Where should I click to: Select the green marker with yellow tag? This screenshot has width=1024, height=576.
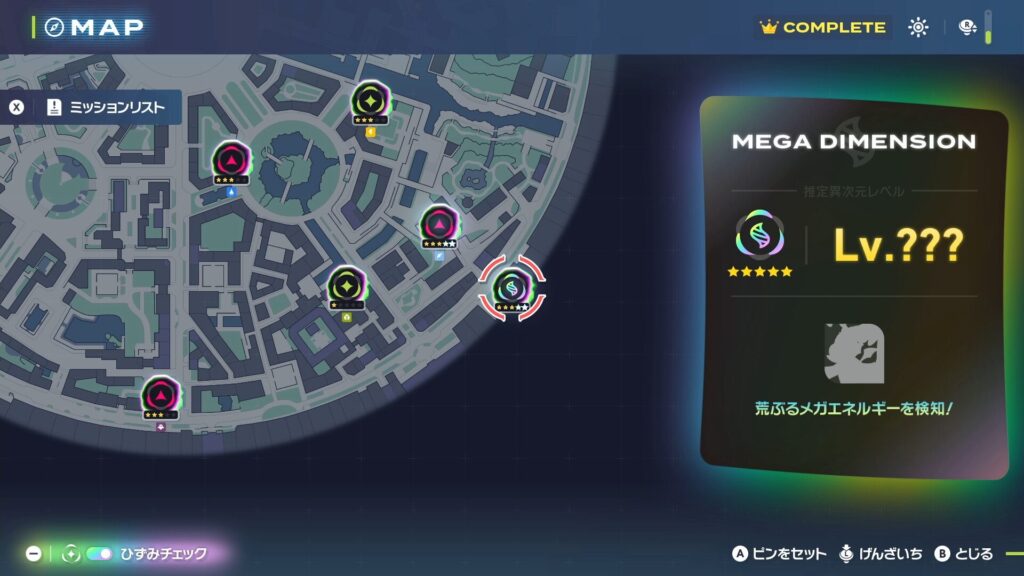[370, 101]
